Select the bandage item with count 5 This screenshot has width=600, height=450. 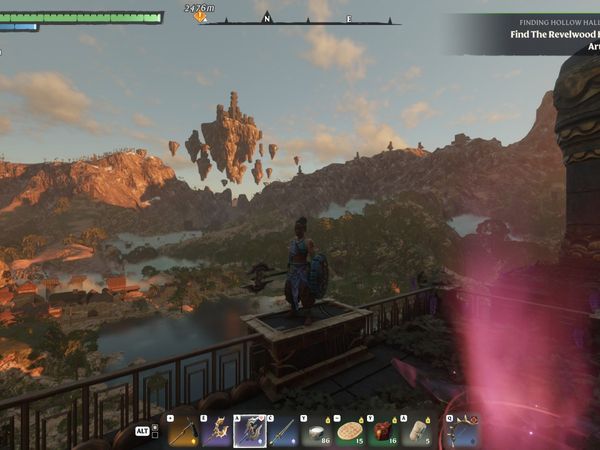pos(417,431)
